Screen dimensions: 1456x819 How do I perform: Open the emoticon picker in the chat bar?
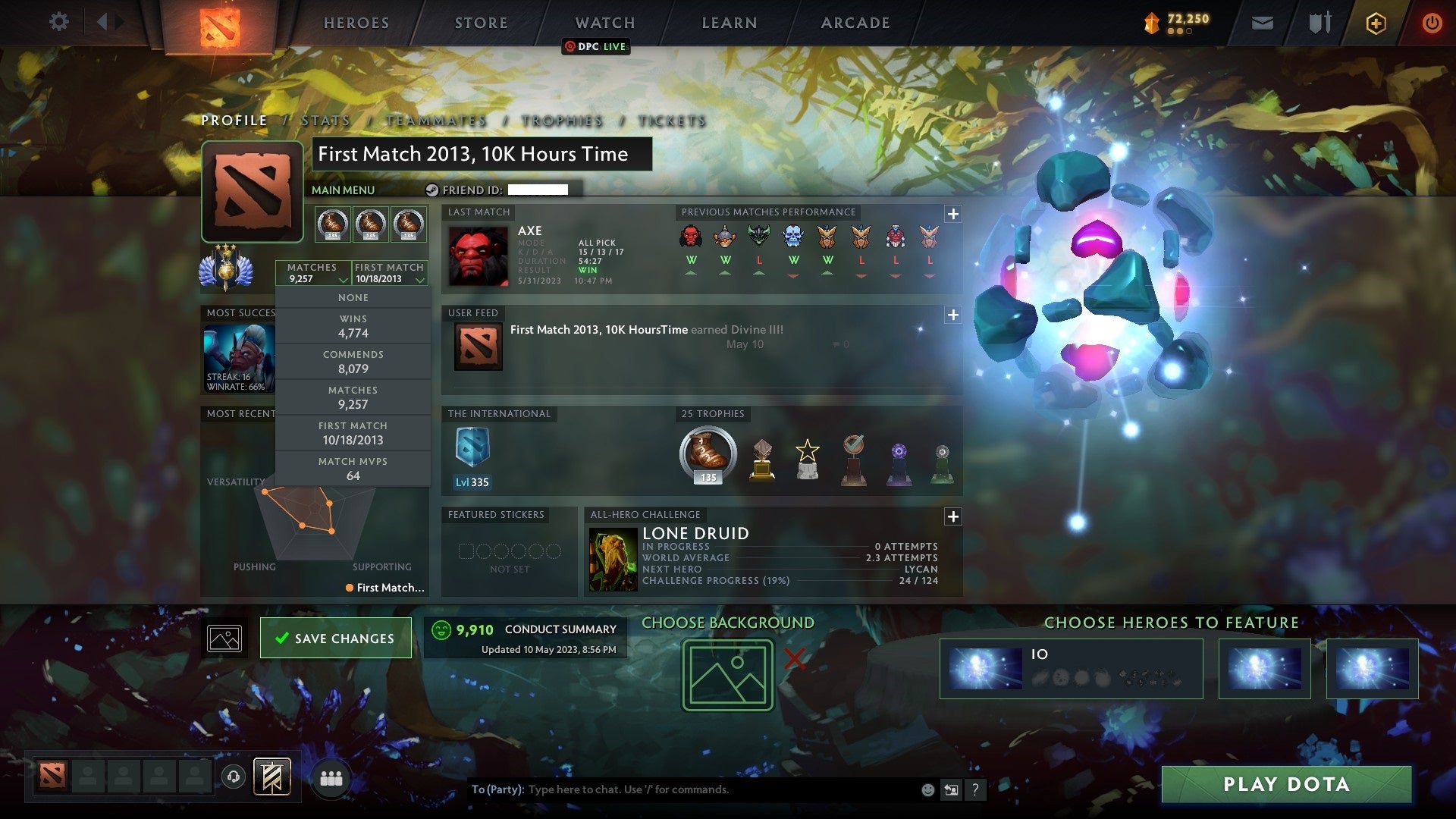pos(928,789)
